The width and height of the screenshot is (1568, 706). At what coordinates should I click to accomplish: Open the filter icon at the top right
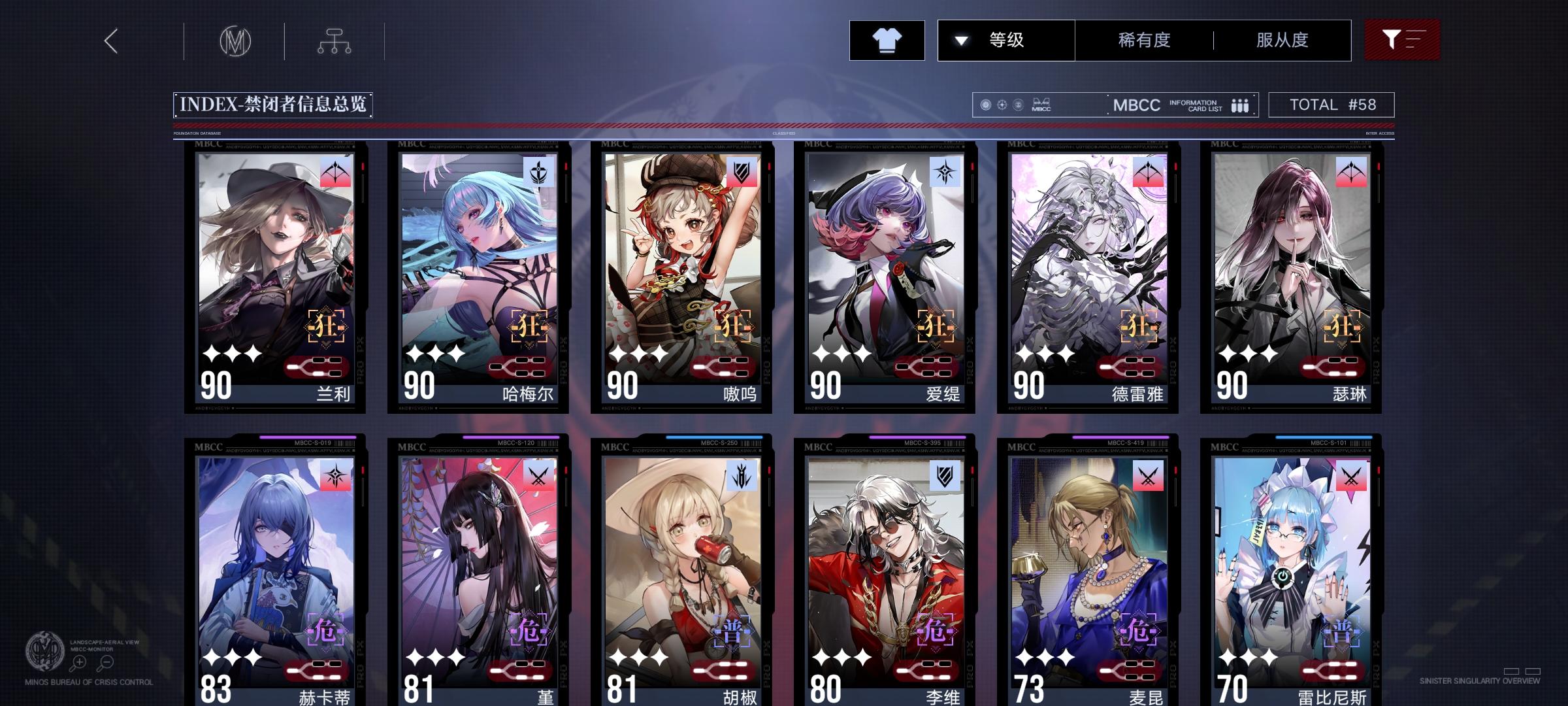[1401, 40]
